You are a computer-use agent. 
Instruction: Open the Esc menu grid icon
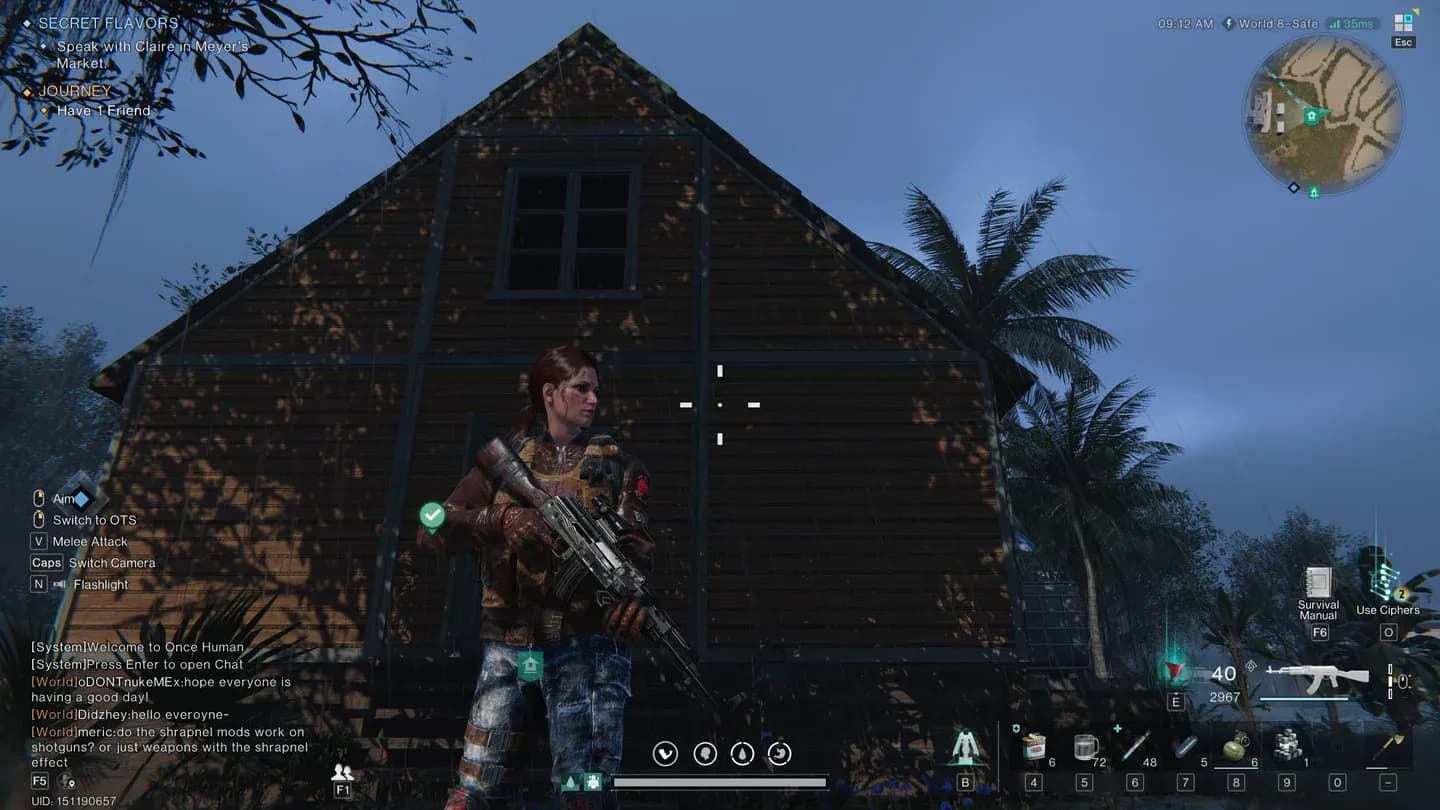(1401, 20)
